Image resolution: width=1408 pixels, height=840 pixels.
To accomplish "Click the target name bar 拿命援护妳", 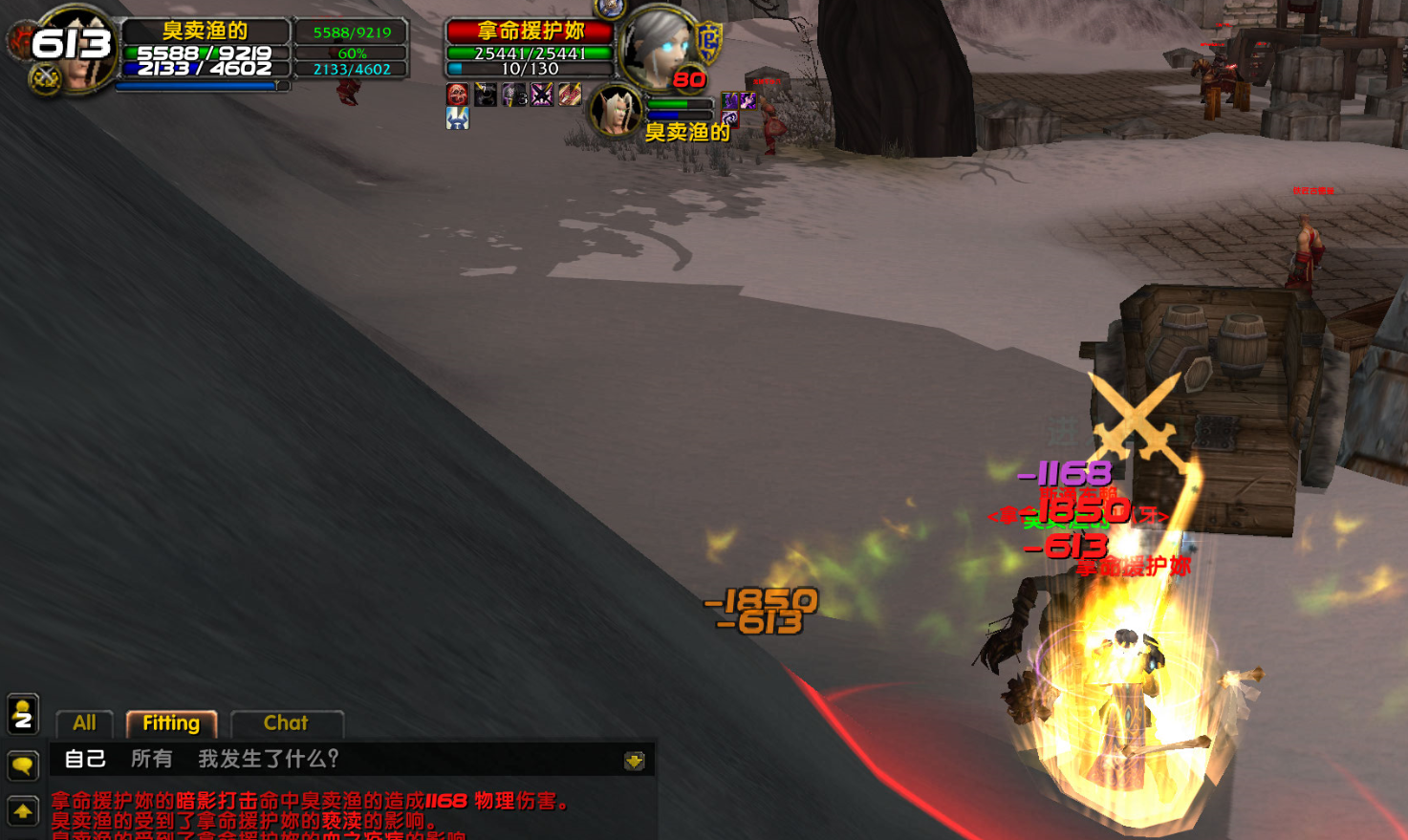I will point(531,32).
